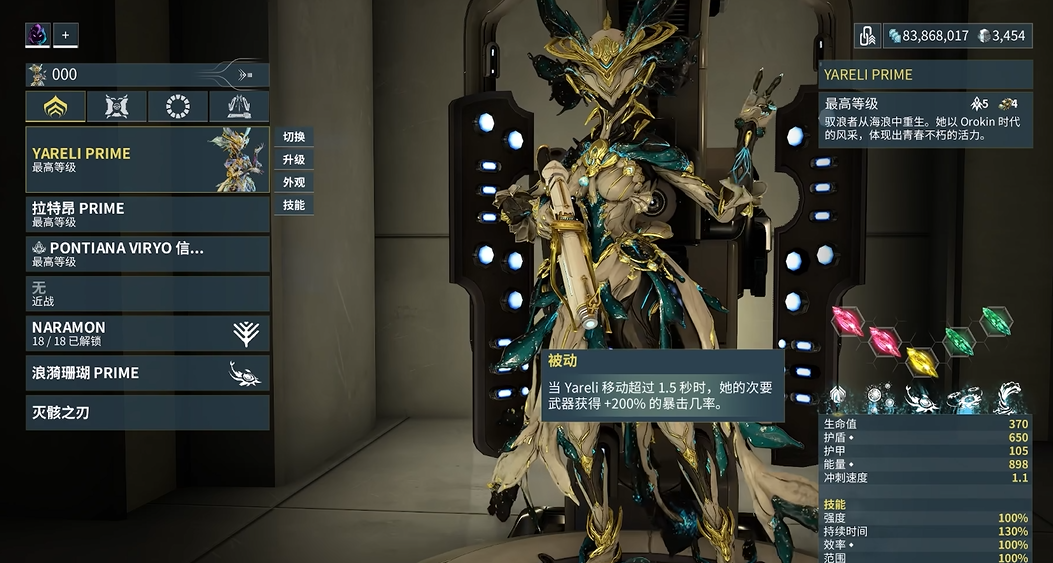Open the Naramon focus school slot
This screenshot has height=563, width=1053.
(x=147, y=333)
